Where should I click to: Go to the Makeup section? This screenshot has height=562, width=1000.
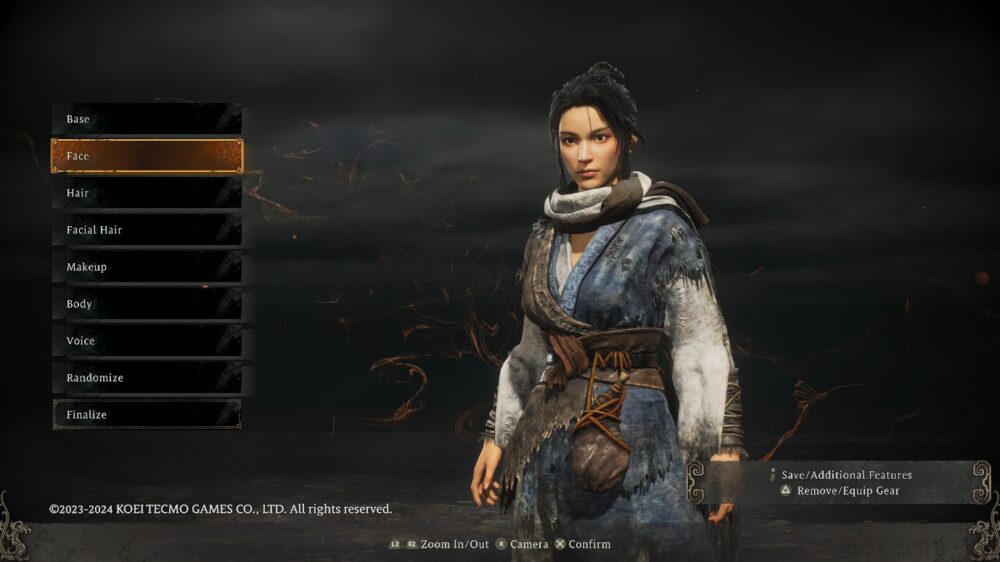click(x=146, y=267)
